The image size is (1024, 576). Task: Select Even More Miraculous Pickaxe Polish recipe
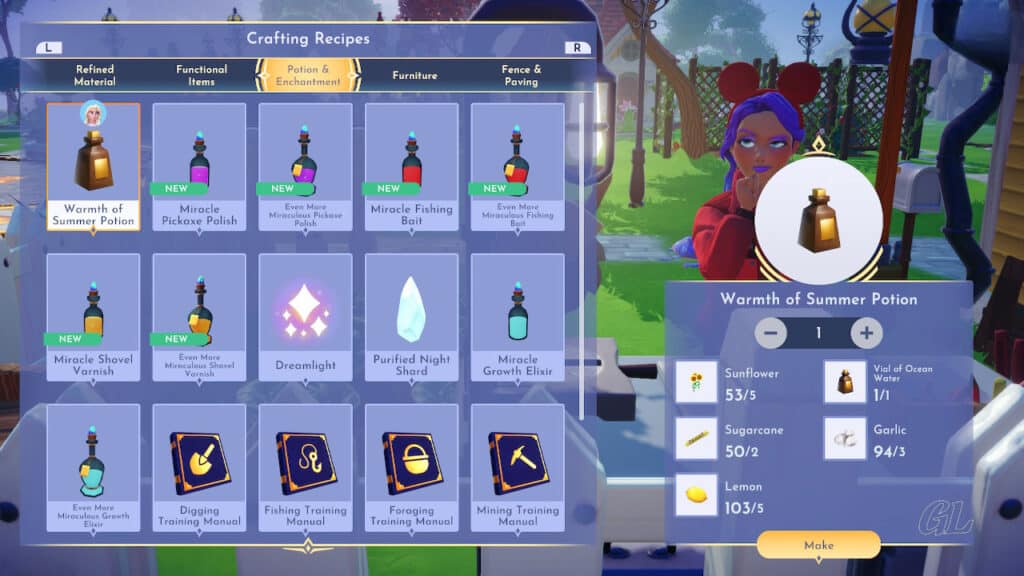tap(305, 166)
